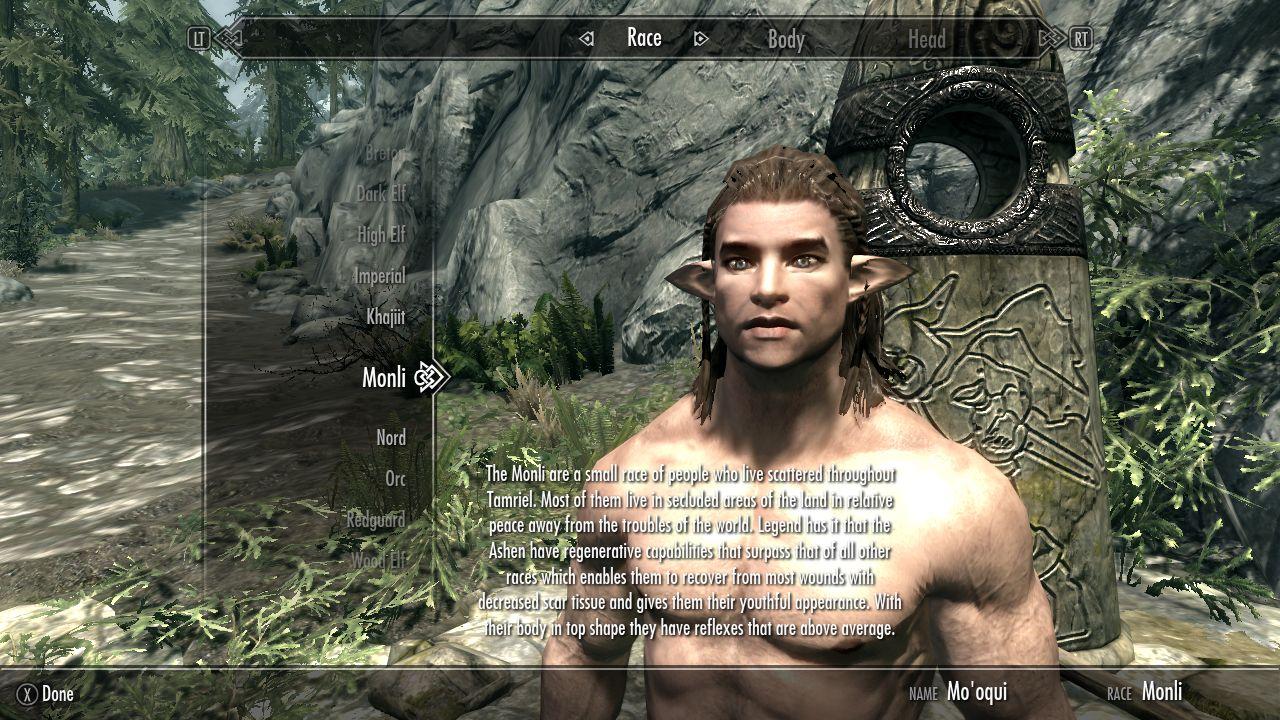Switch to the Body tab

tap(785, 40)
